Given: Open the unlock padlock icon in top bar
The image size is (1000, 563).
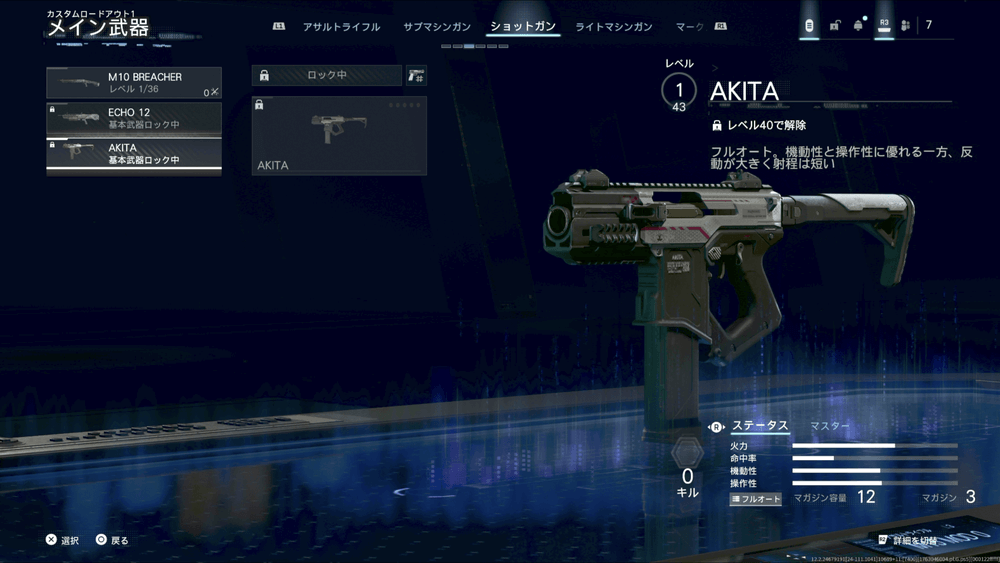Looking at the screenshot, I should (834, 26).
